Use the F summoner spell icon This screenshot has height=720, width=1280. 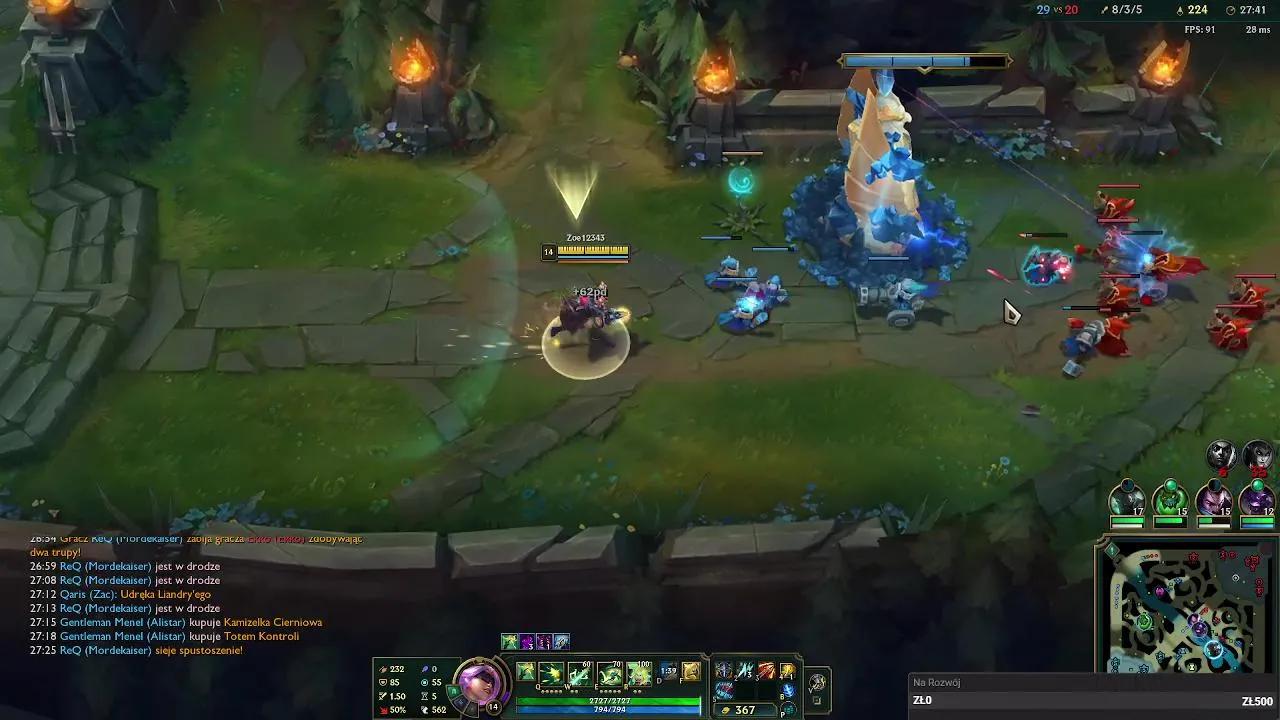point(690,672)
